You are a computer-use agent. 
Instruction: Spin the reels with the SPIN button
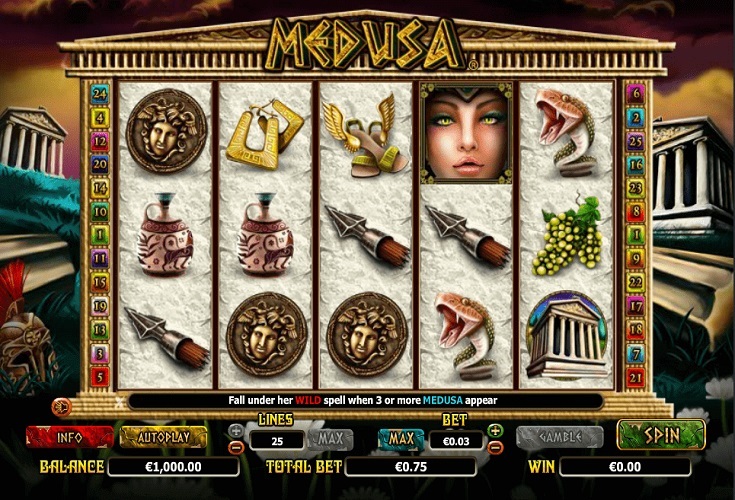(661, 435)
